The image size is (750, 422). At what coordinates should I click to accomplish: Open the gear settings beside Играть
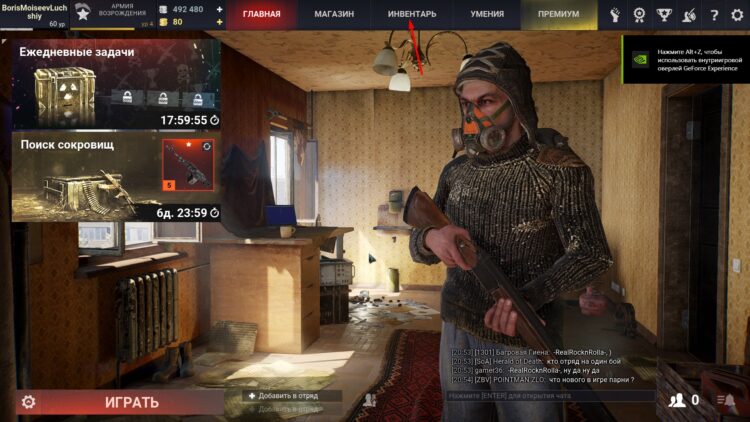click(x=28, y=402)
